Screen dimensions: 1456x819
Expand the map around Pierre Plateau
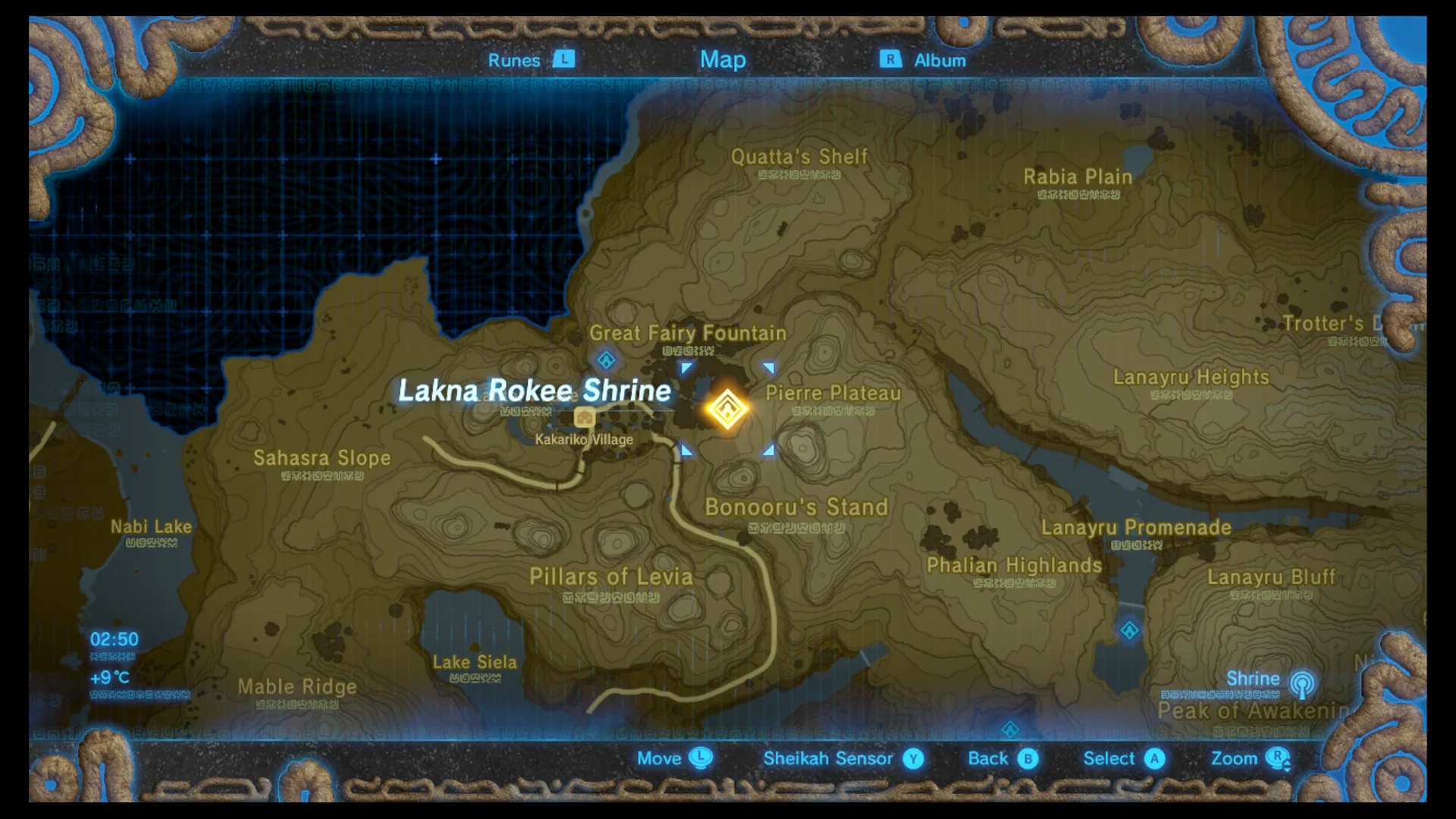pyautogui.click(x=832, y=394)
